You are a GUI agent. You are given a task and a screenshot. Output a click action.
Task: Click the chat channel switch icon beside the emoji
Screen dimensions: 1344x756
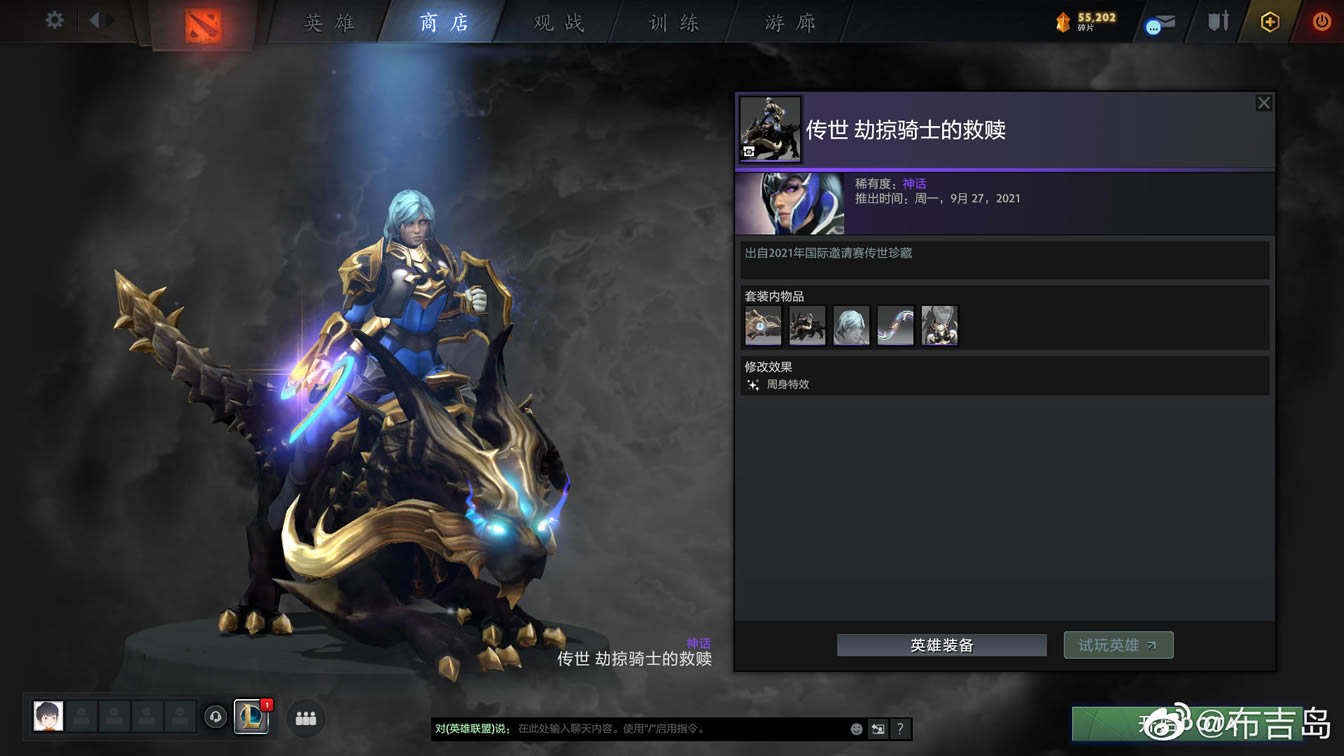(x=877, y=731)
